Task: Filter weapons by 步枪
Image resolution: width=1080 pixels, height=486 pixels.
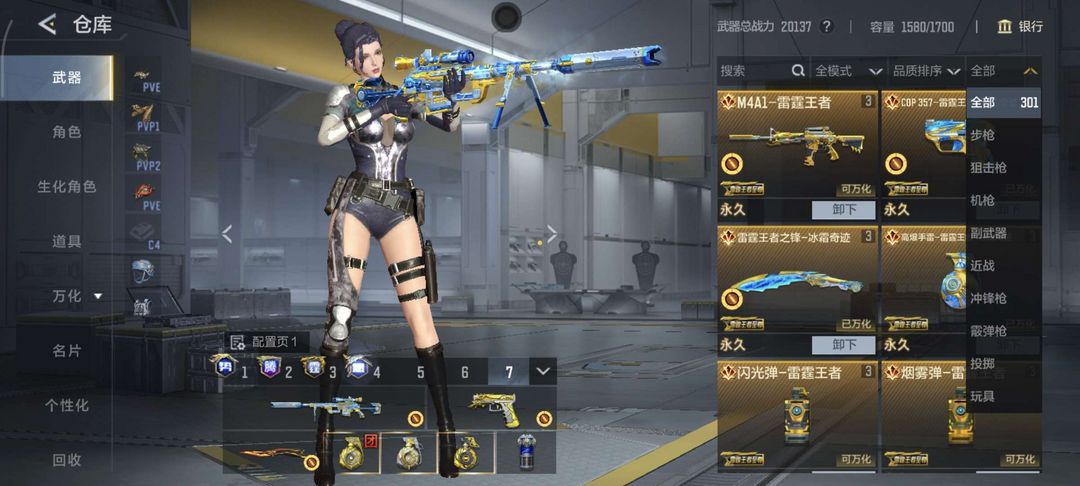Action: pos(983,135)
